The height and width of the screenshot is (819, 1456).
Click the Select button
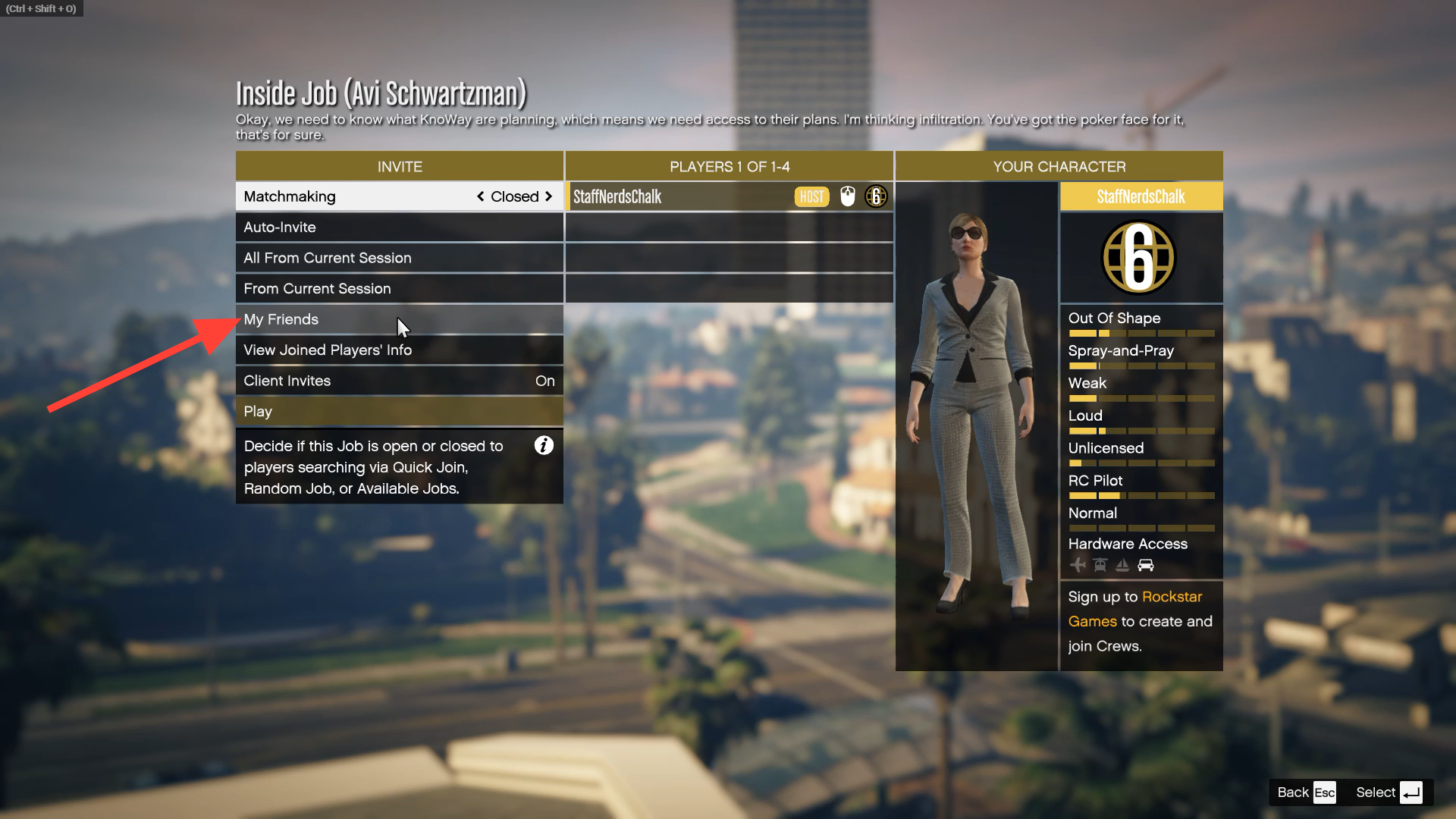1388,792
